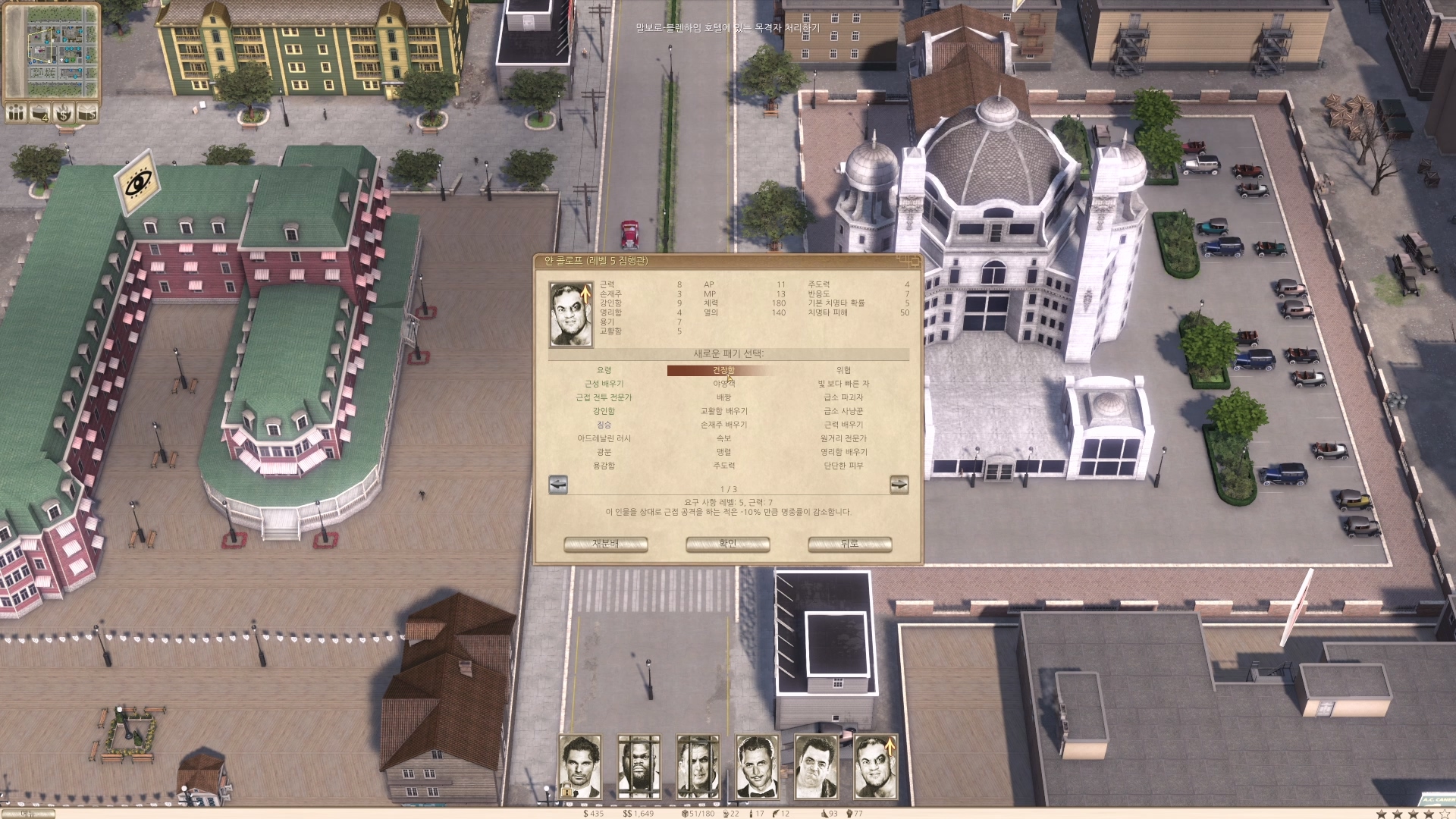Open the gang members panel icon

pyautogui.click(x=16, y=113)
